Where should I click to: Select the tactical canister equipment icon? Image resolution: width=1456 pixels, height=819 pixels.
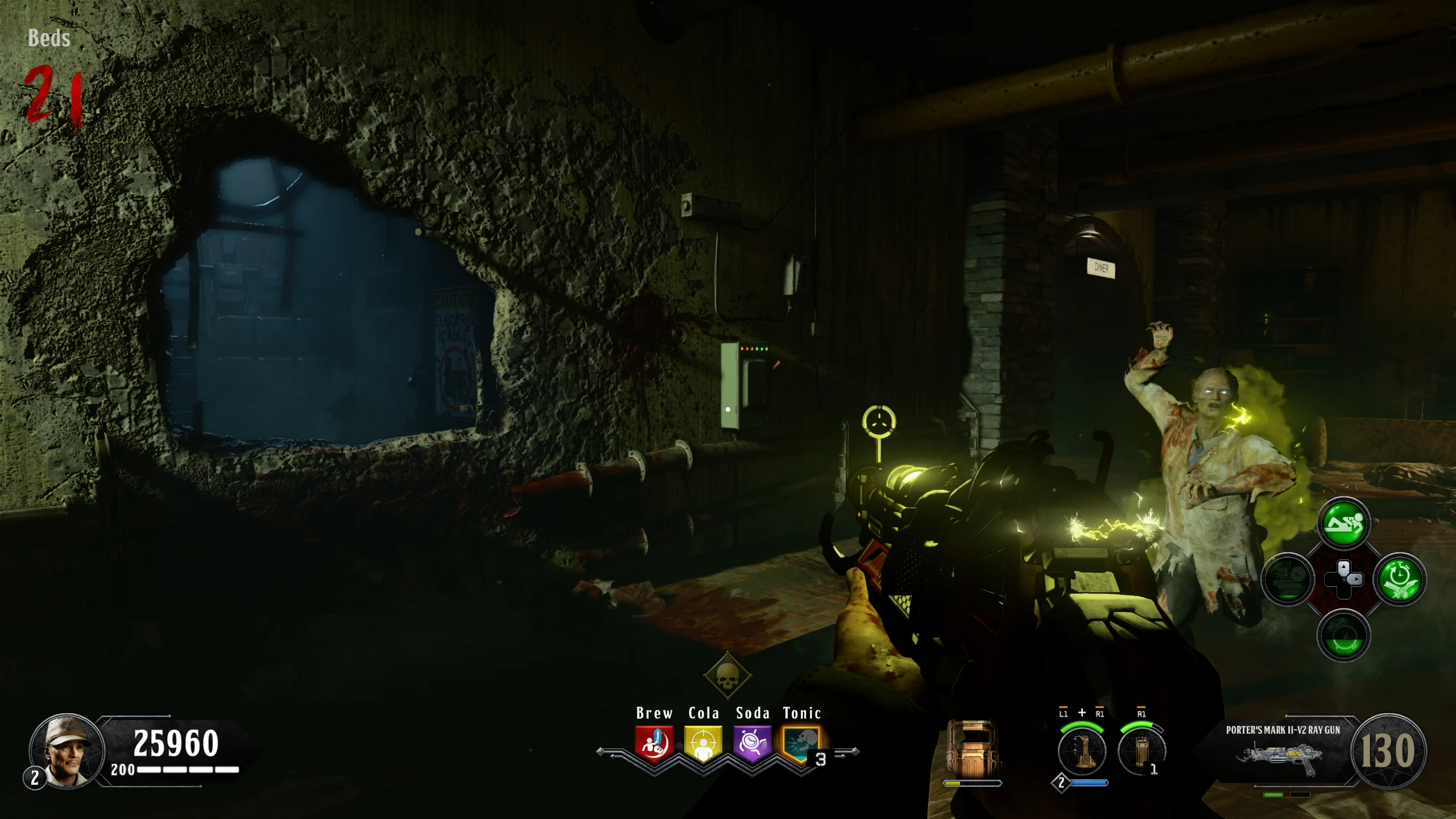(x=1141, y=751)
